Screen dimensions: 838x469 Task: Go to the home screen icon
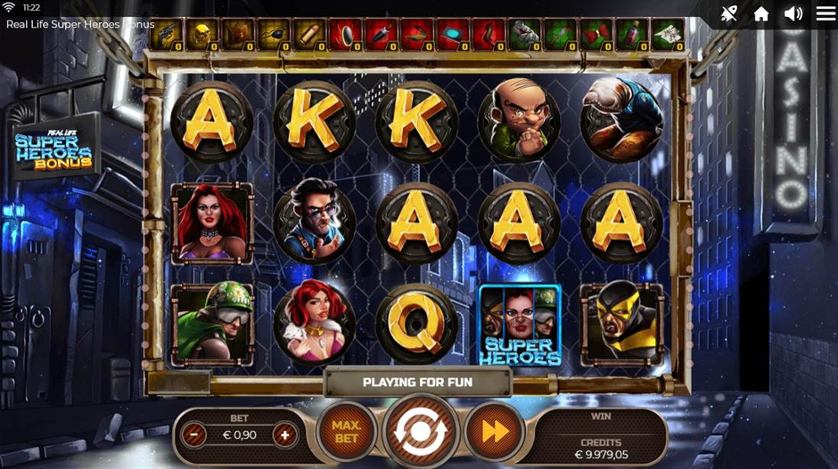click(x=761, y=14)
